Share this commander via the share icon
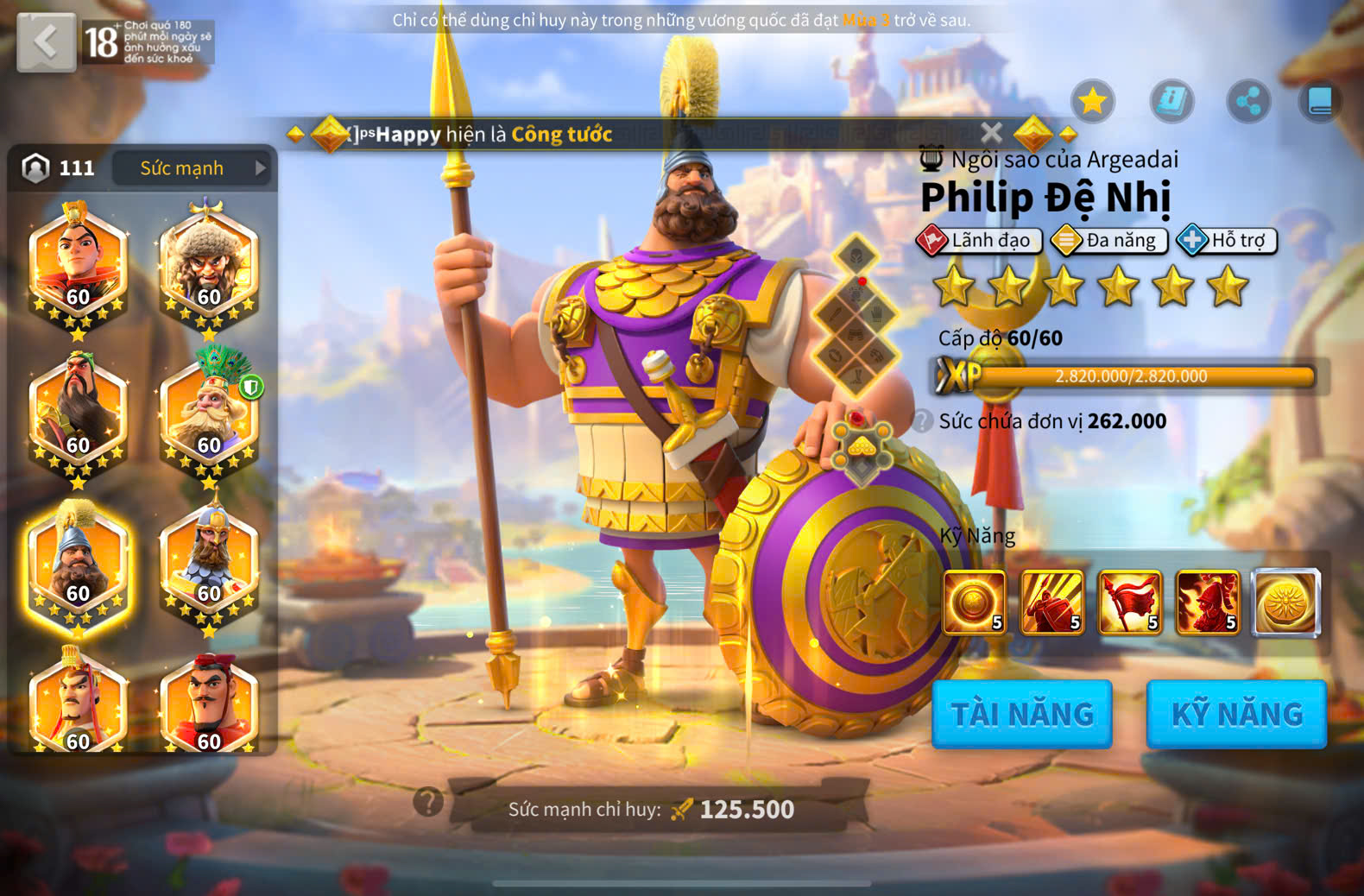The height and width of the screenshot is (896, 1364). tap(1248, 102)
